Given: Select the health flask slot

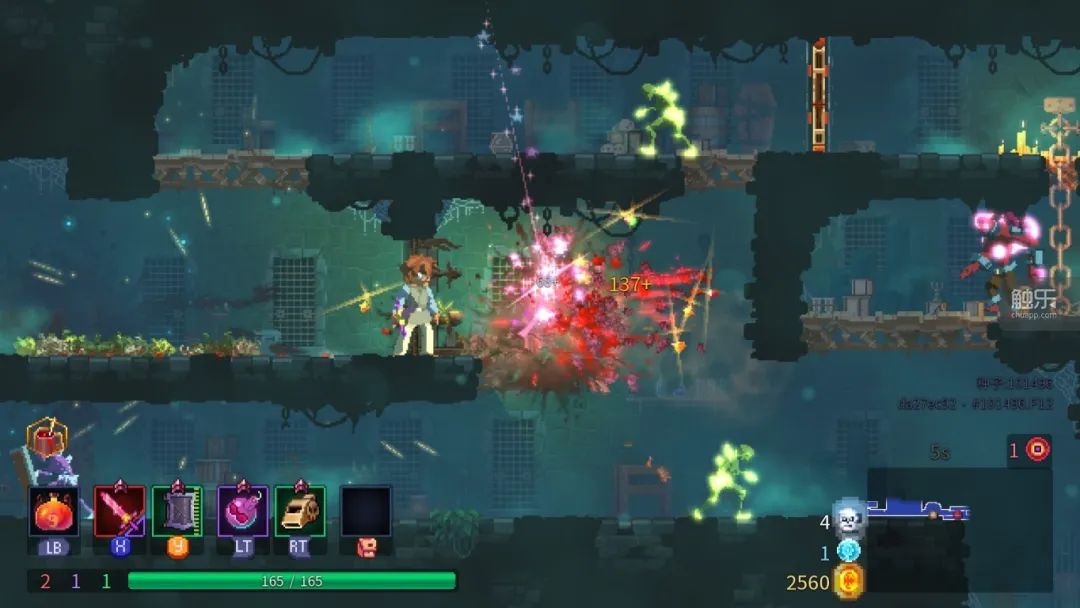Looking at the screenshot, I should pyautogui.click(x=54, y=512).
